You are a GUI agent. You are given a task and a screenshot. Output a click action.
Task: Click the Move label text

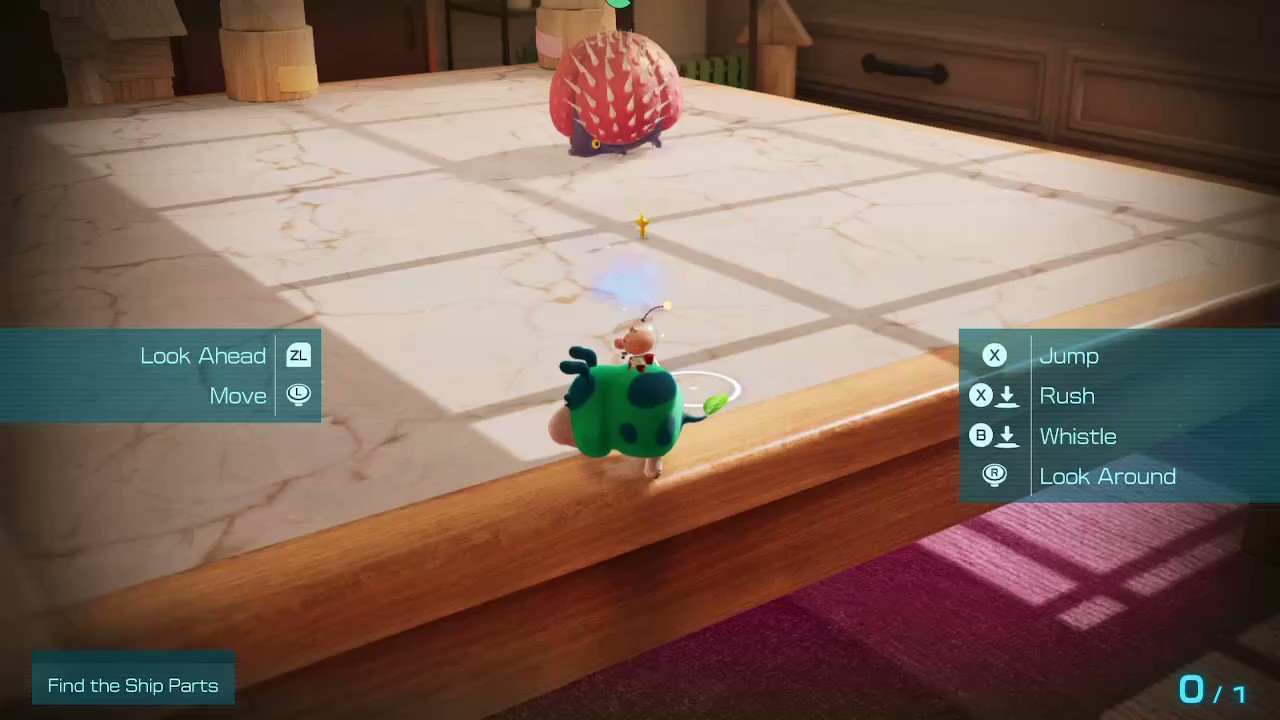pyautogui.click(x=238, y=395)
